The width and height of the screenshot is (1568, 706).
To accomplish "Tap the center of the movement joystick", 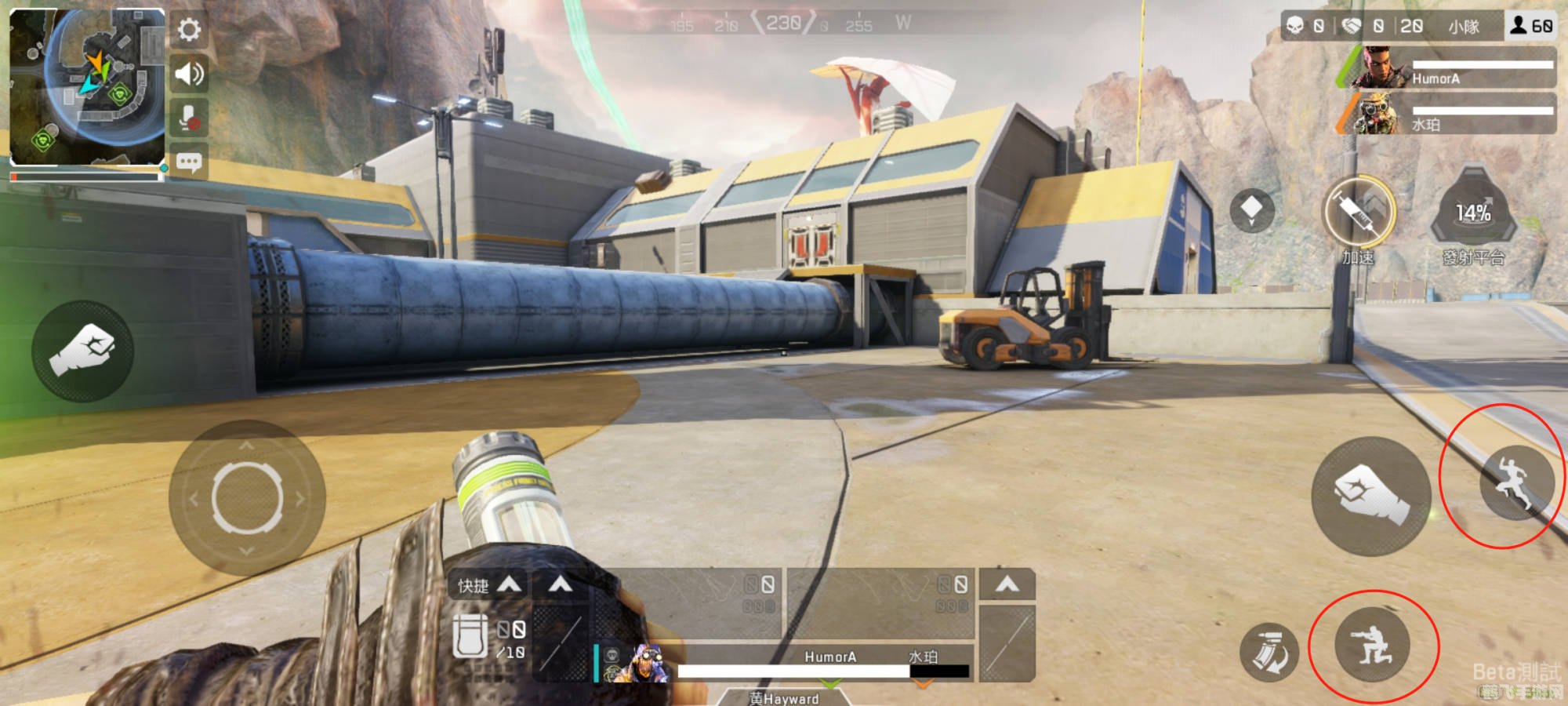I will [247, 497].
